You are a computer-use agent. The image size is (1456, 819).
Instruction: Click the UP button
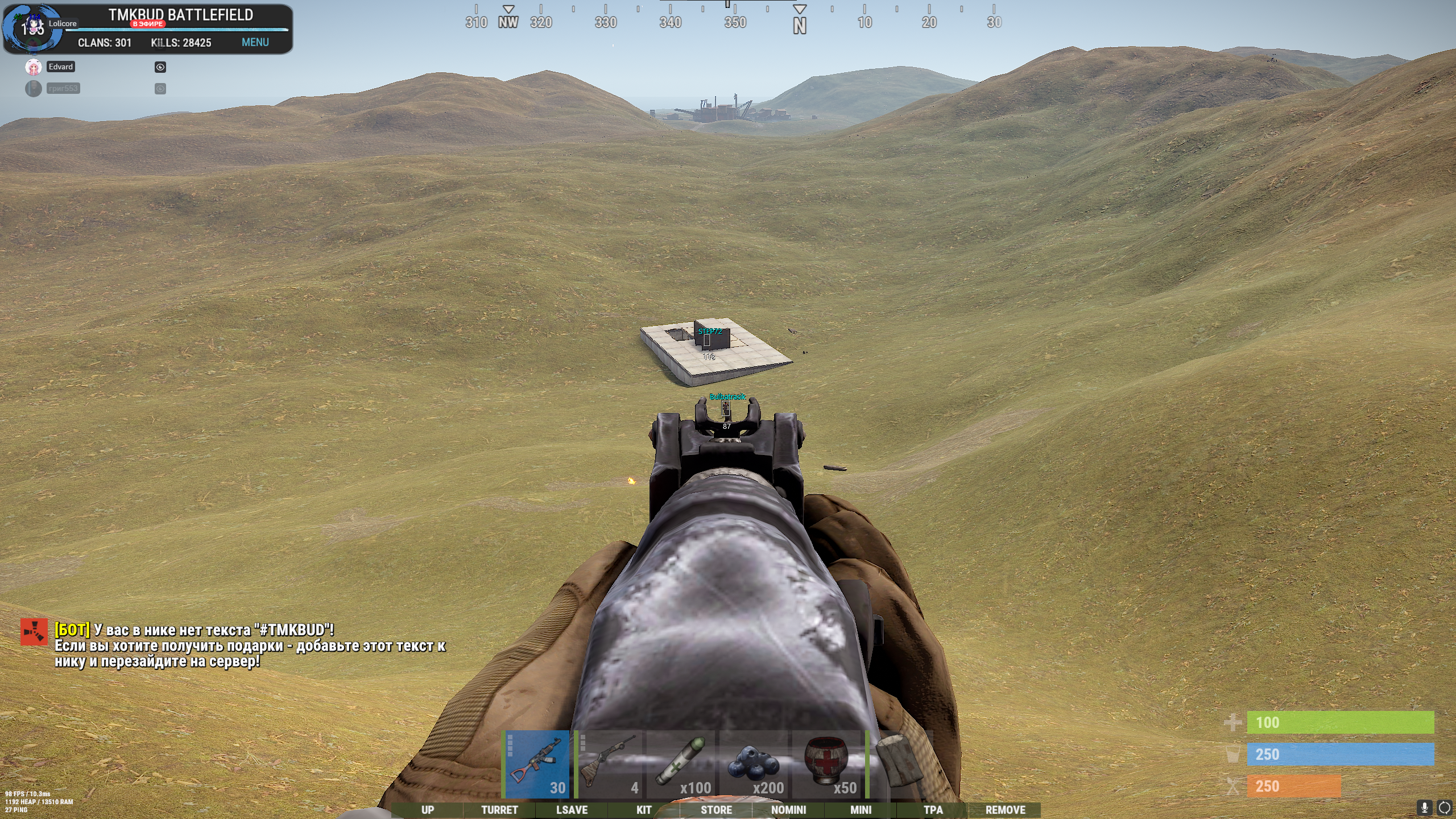[x=428, y=810]
